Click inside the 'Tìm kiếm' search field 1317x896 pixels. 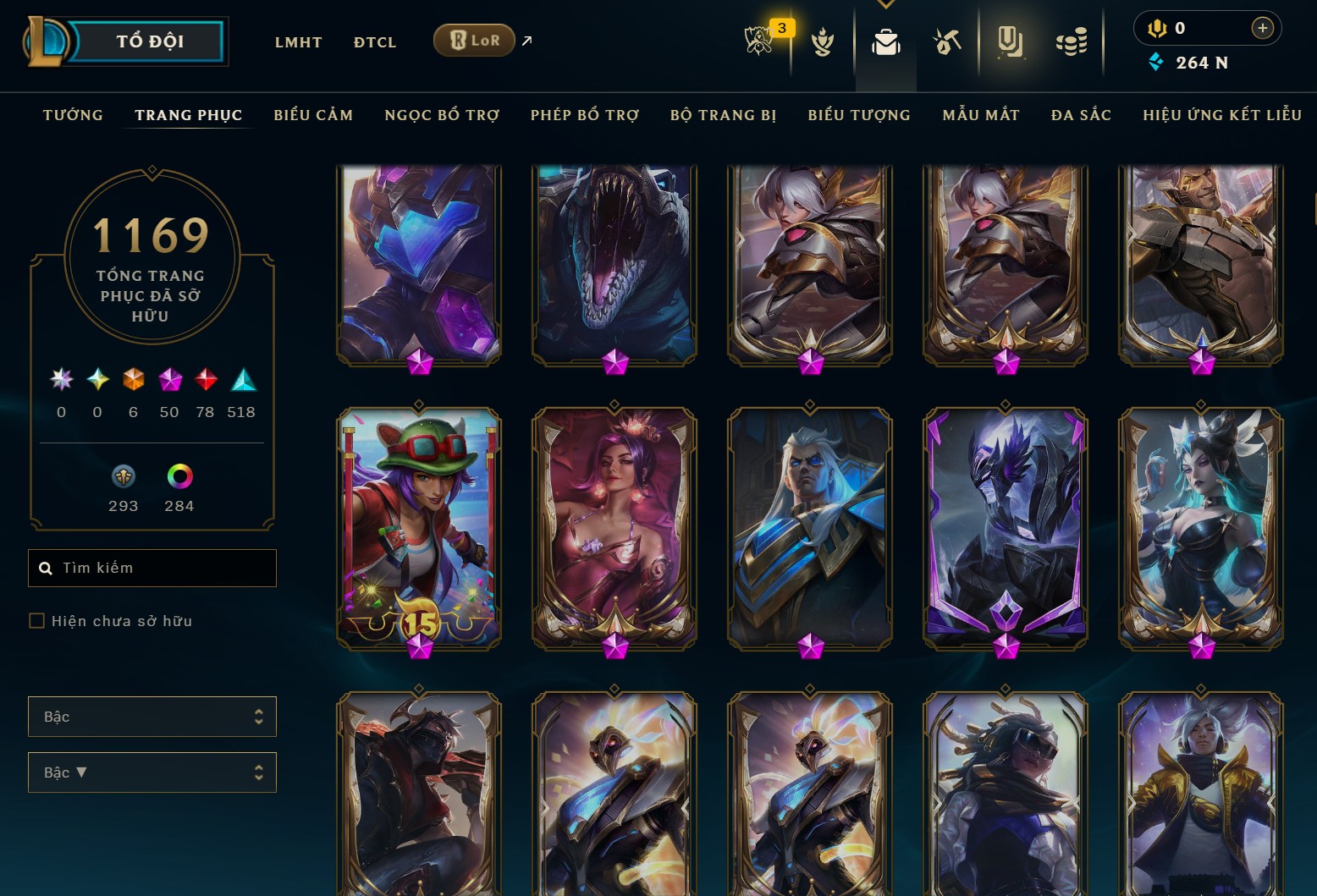click(152, 568)
